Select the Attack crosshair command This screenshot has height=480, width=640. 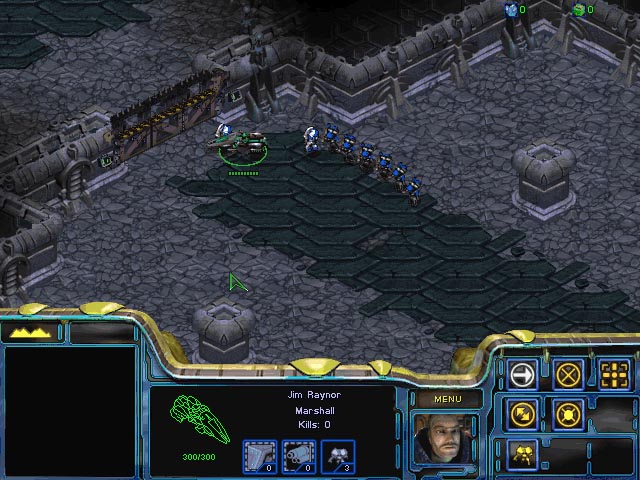(614, 374)
